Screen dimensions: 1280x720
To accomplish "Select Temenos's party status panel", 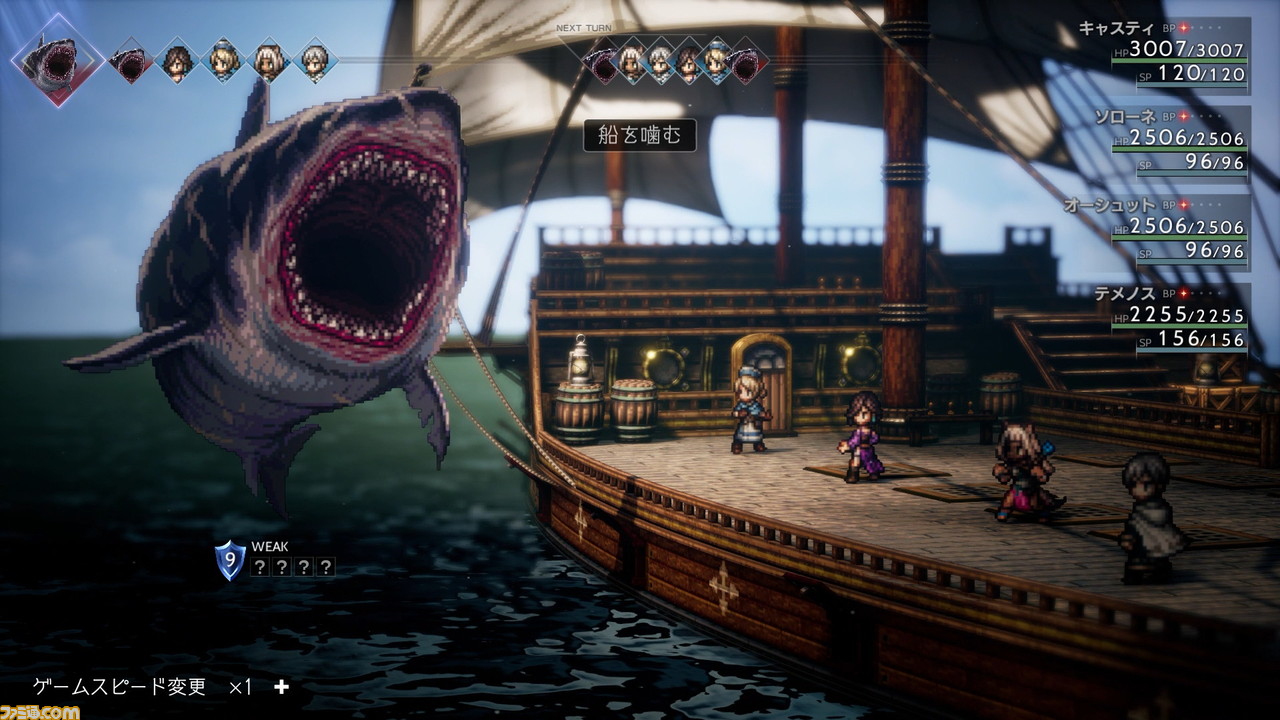I will click(x=1180, y=320).
